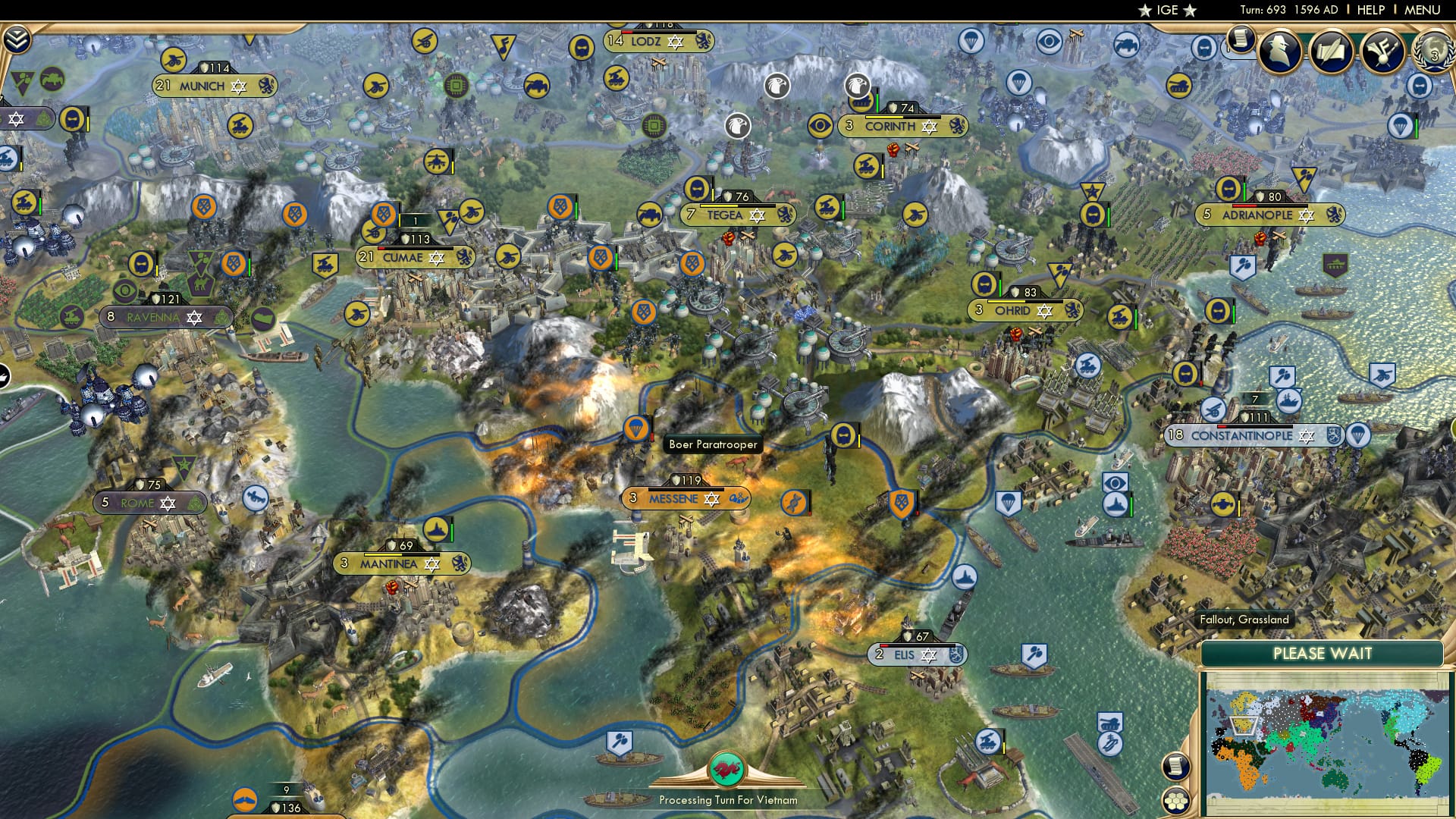Toggle Strategic View with the hexagon minimap icon

tap(1177, 801)
